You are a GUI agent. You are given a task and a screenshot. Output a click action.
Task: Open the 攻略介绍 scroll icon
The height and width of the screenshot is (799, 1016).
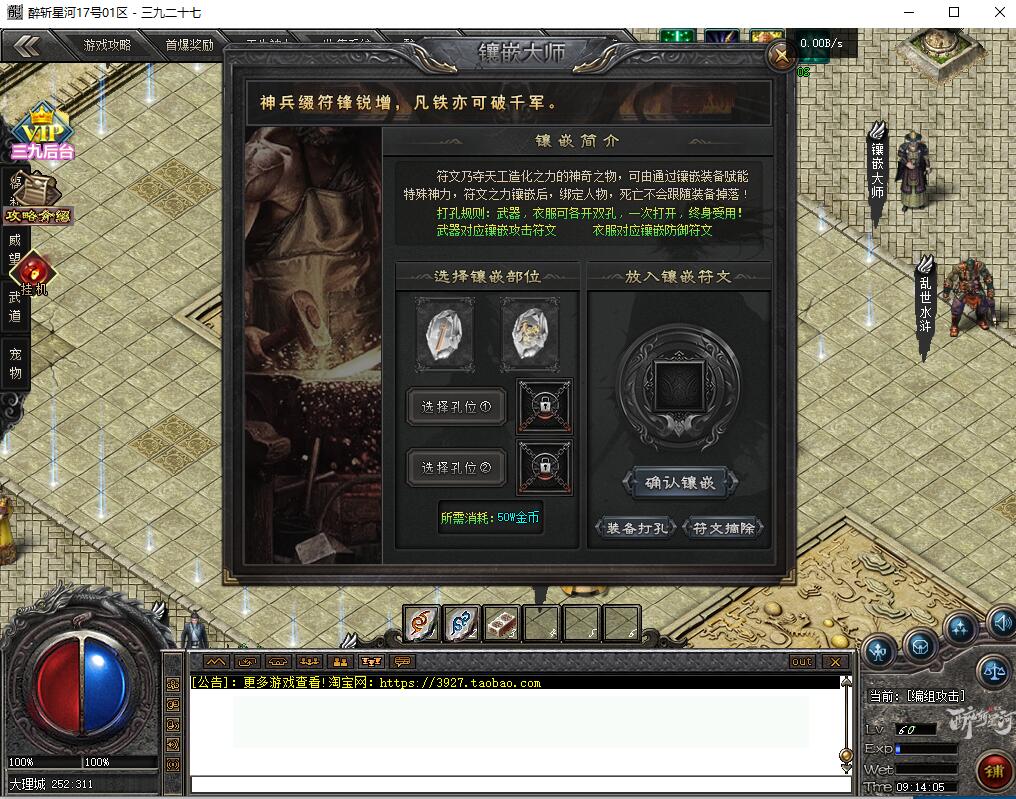coord(38,199)
